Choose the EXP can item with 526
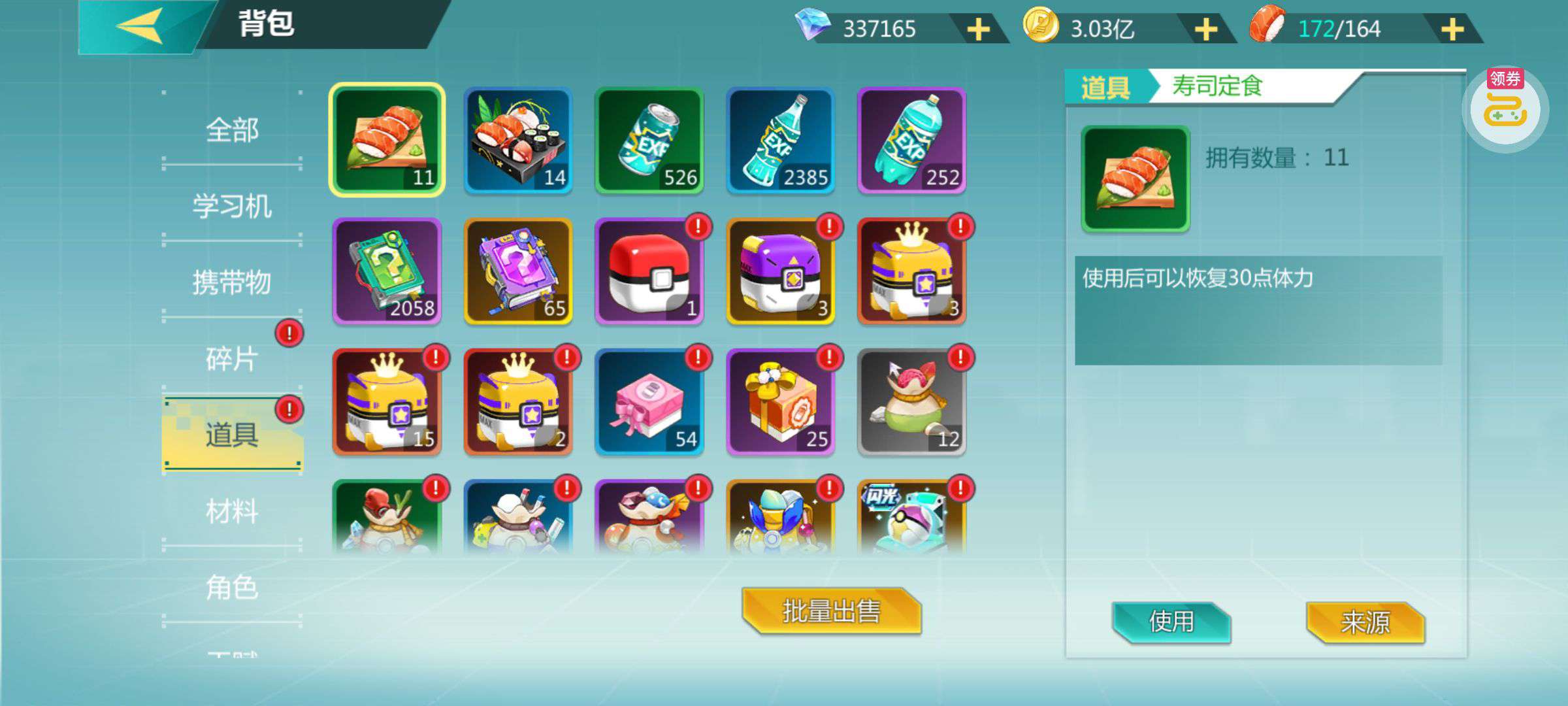1568x706 pixels. coord(649,141)
